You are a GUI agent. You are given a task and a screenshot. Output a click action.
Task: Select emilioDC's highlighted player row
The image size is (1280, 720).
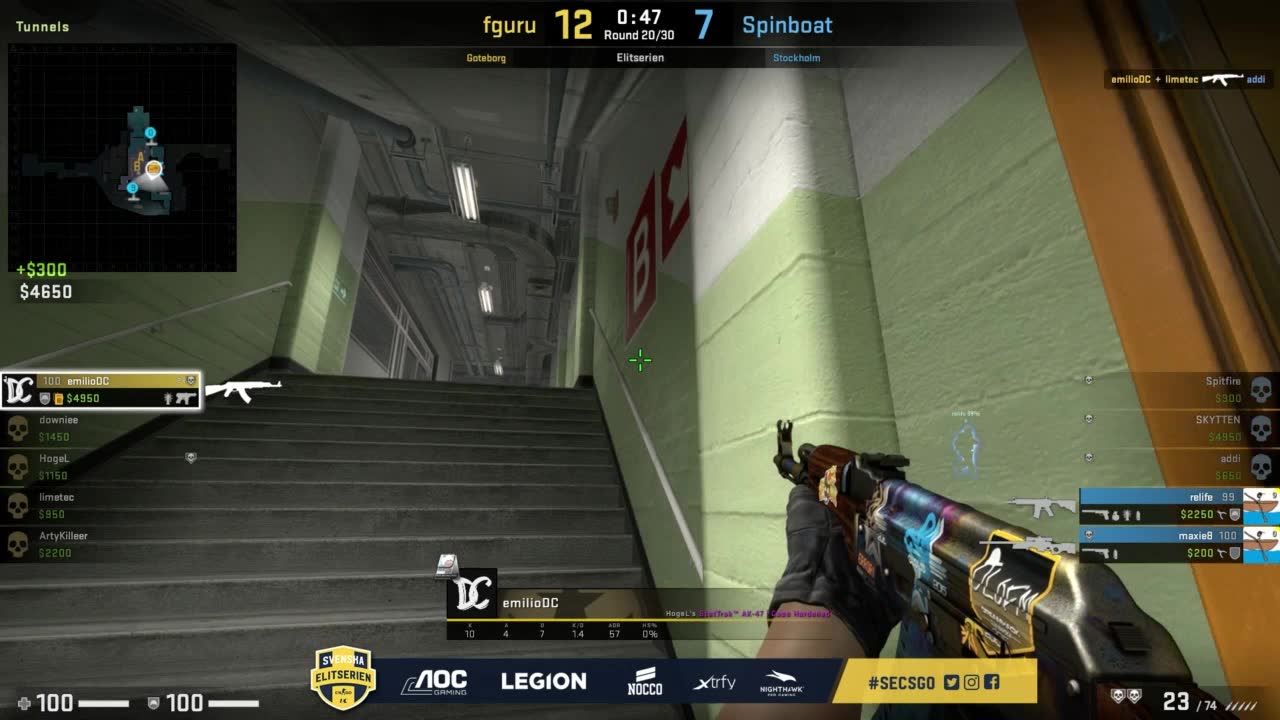100,390
